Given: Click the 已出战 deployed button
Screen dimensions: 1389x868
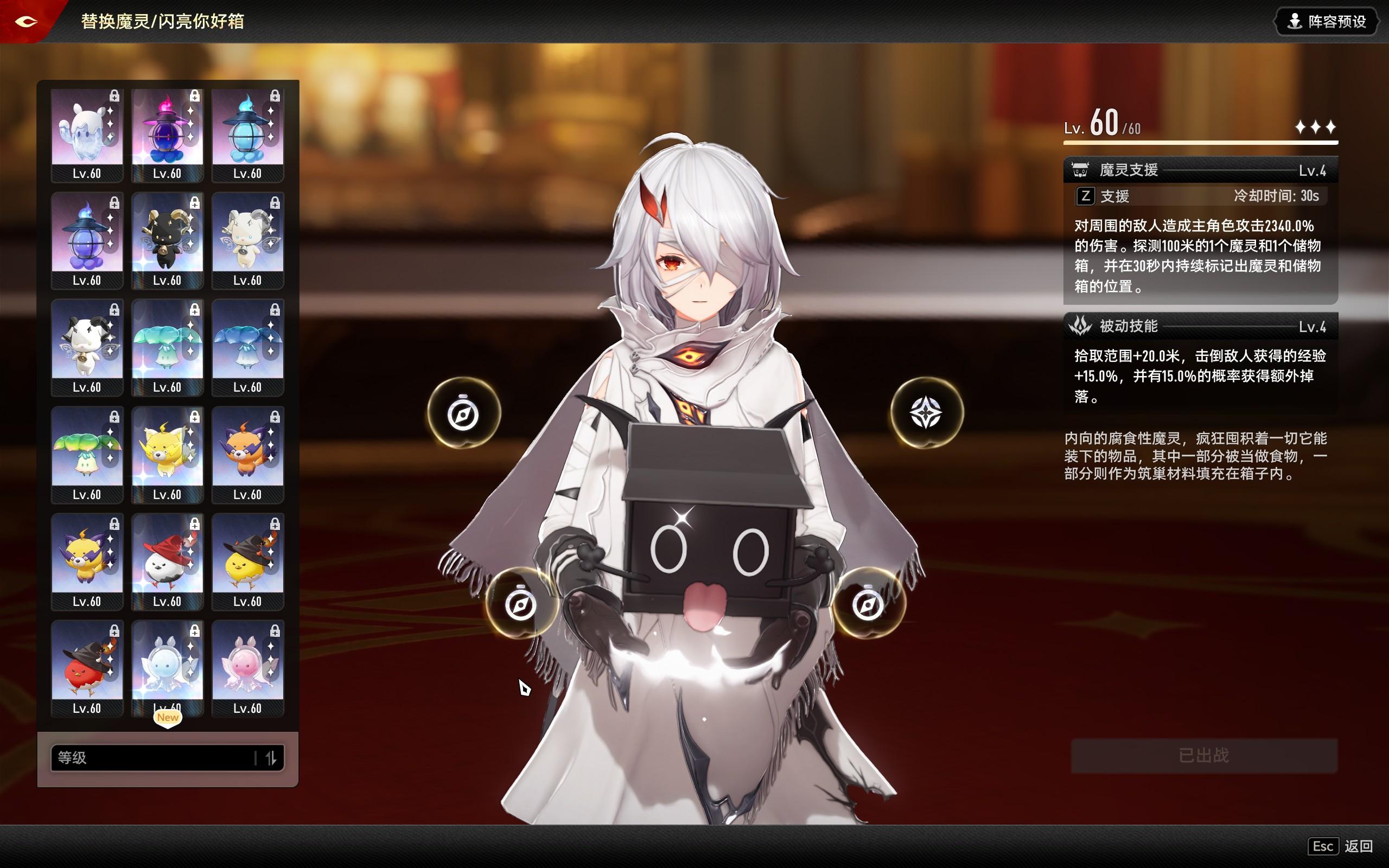Looking at the screenshot, I should click(x=1203, y=756).
